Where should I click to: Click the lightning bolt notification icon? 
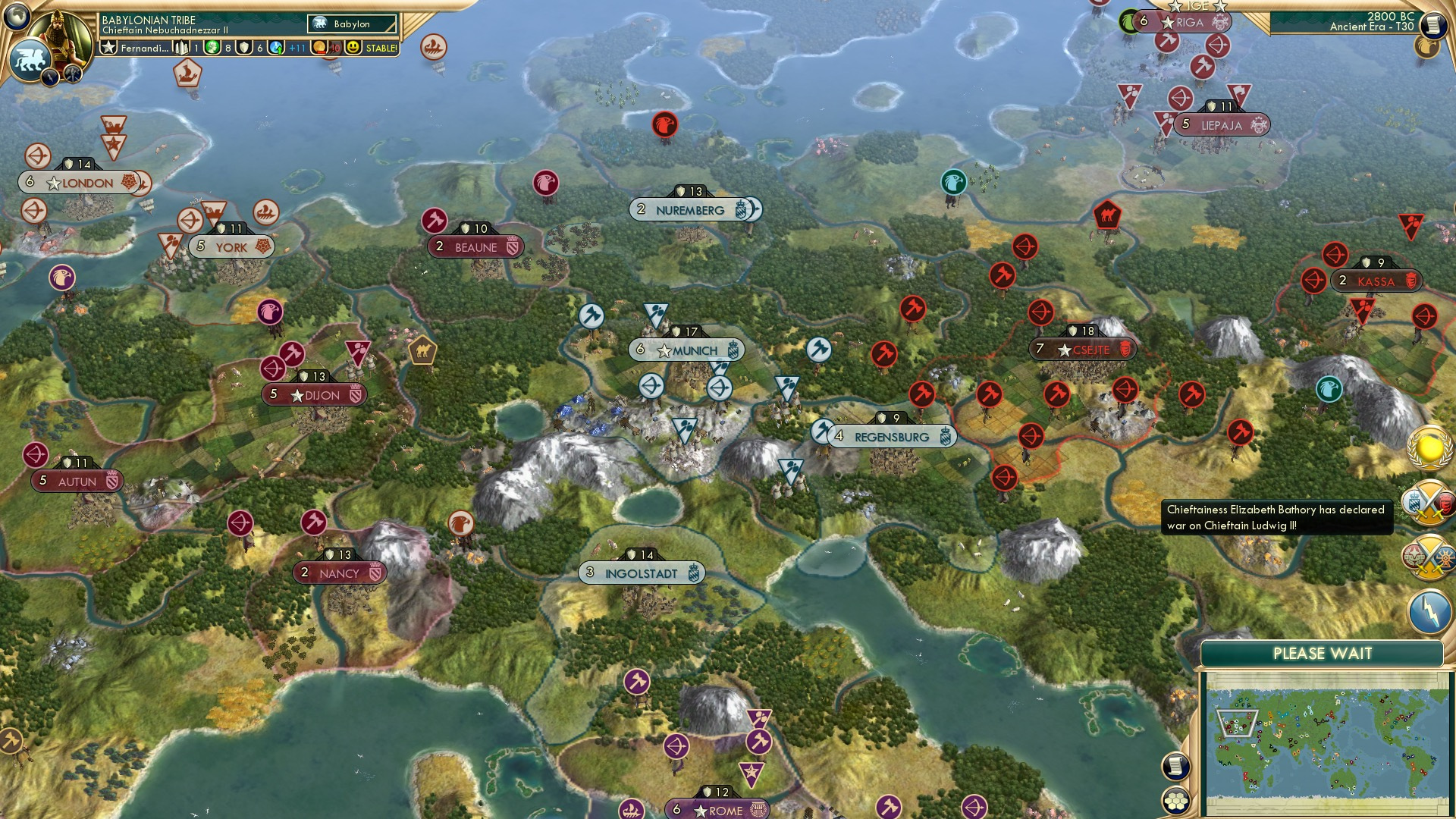coord(1429,609)
